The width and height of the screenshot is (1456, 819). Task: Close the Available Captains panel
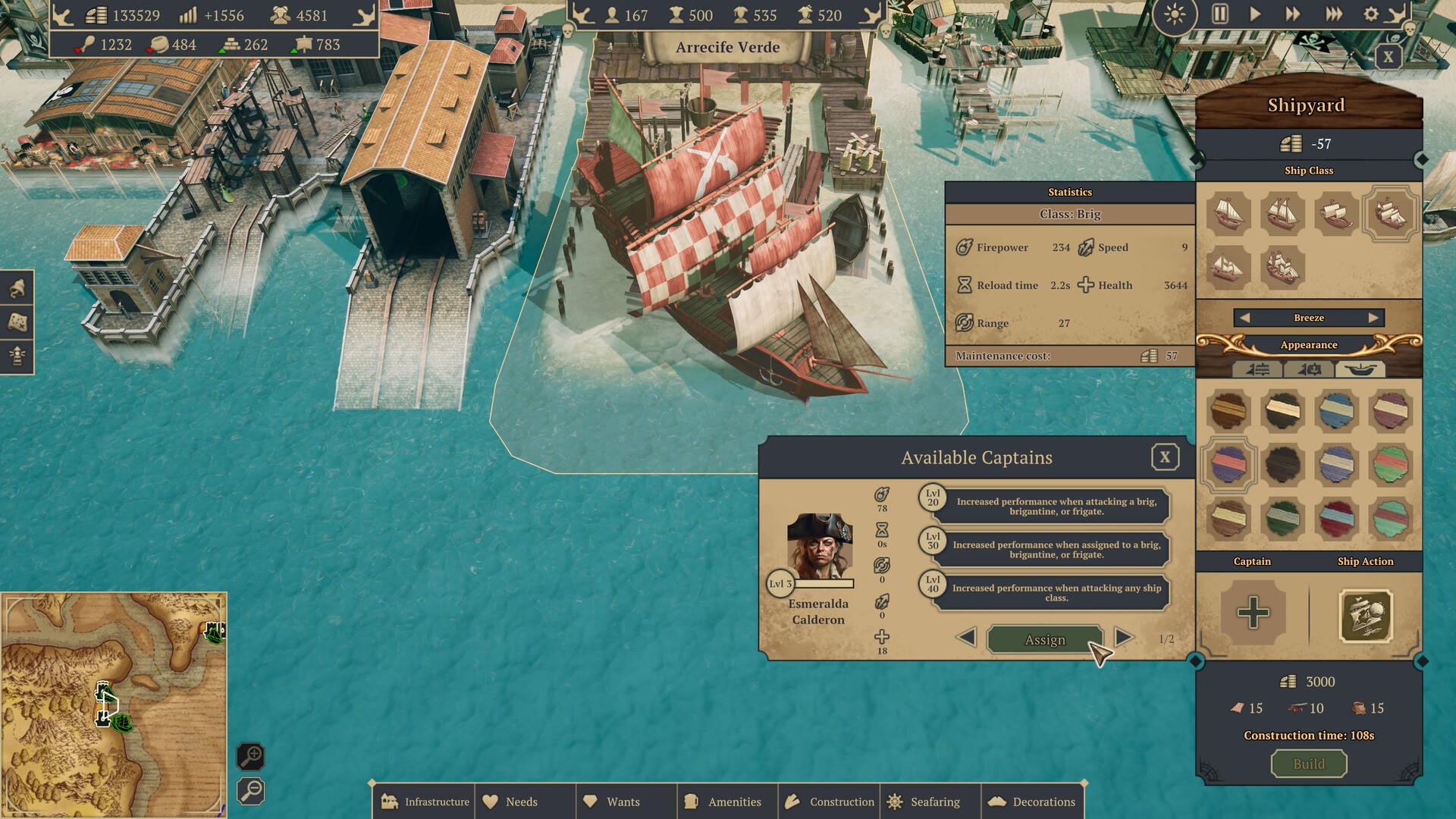pos(1165,457)
